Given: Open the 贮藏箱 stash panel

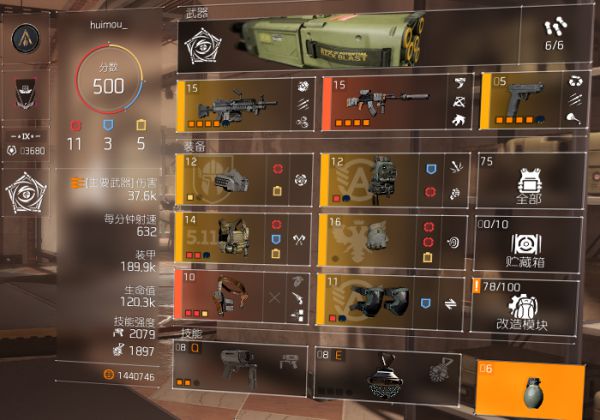Looking at the screenshot, I should tap(530, 240).
